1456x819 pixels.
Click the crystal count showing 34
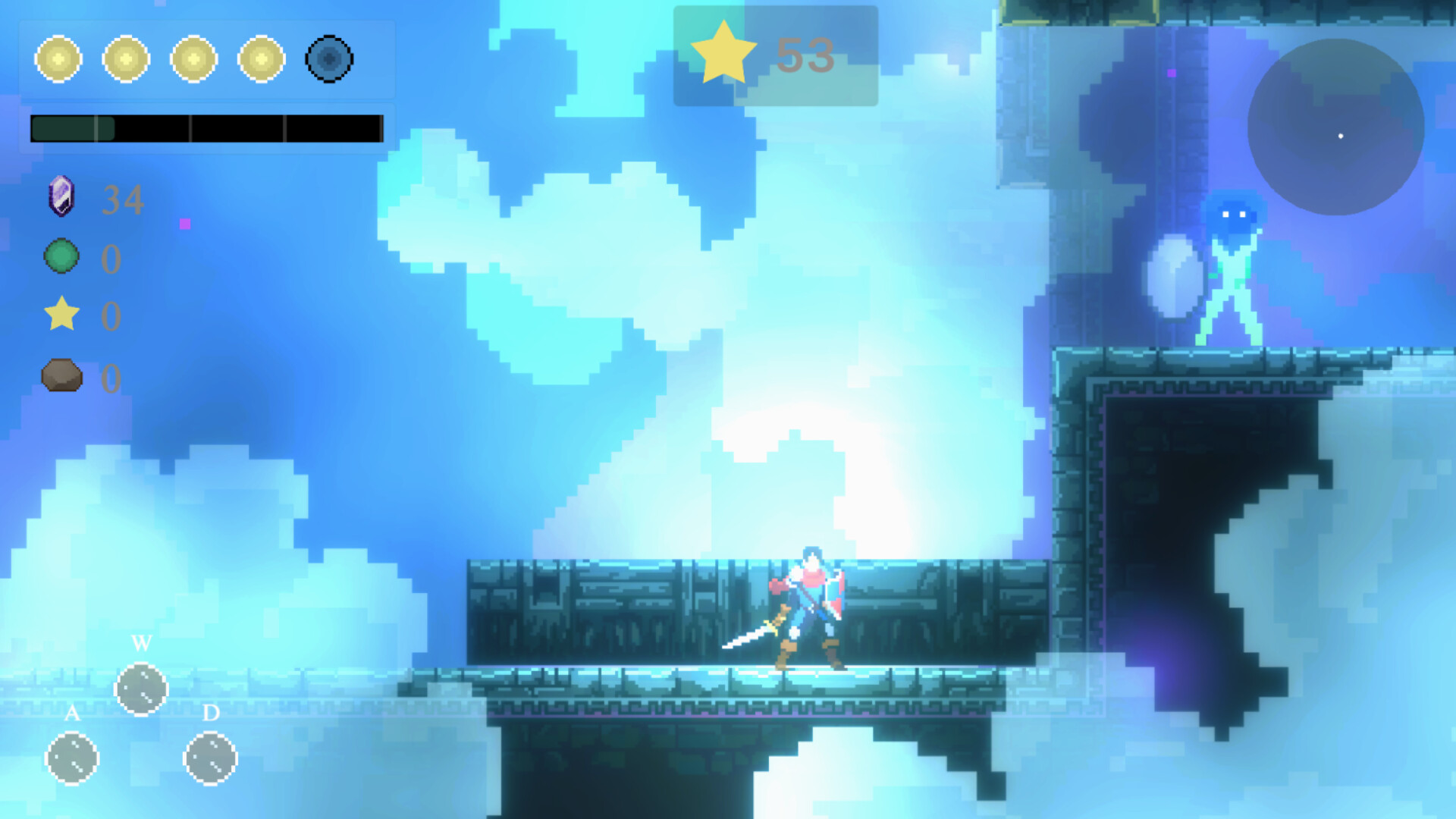[123, 199]
